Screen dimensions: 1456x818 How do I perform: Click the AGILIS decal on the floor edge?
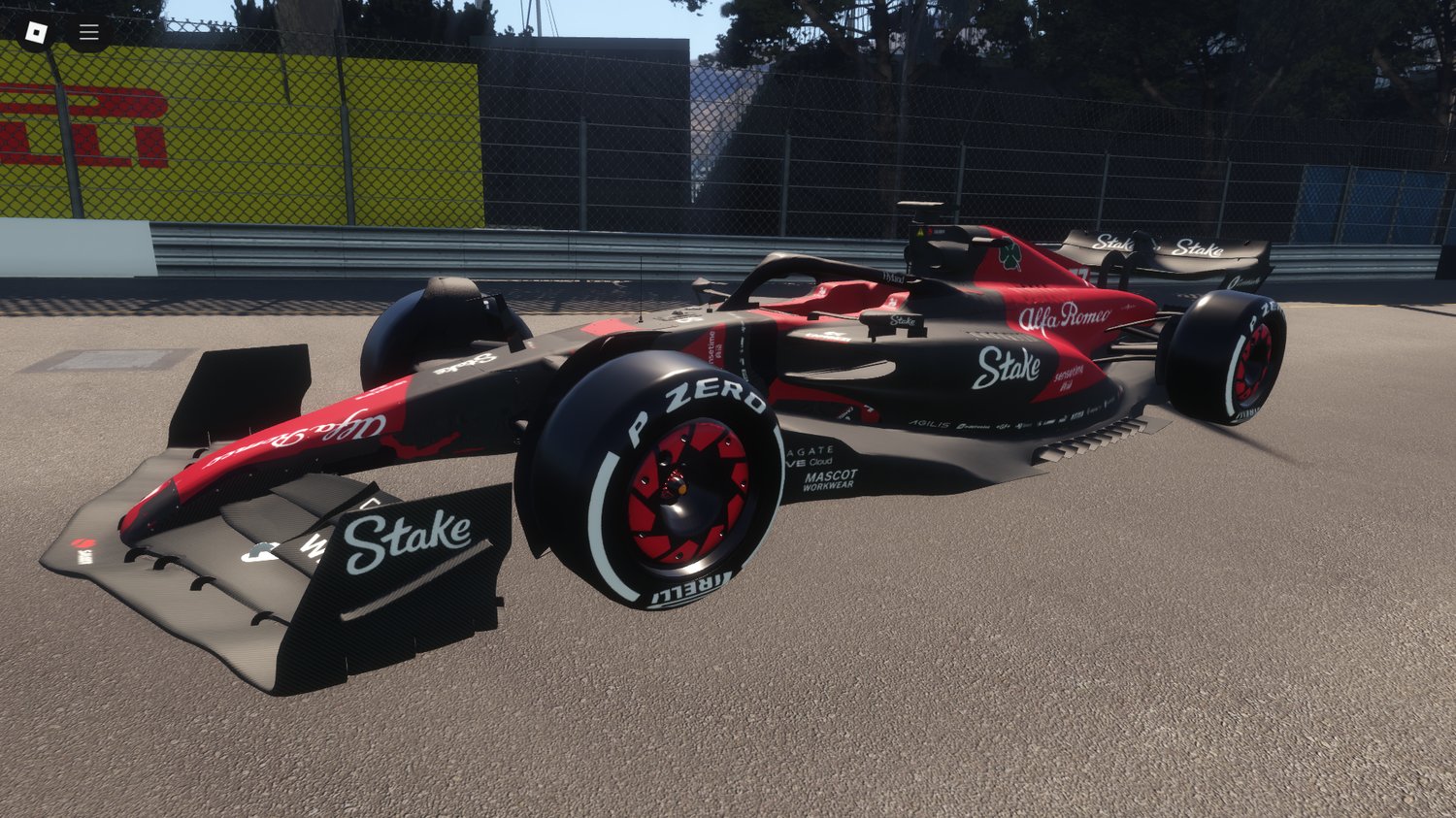pos(929,423)
